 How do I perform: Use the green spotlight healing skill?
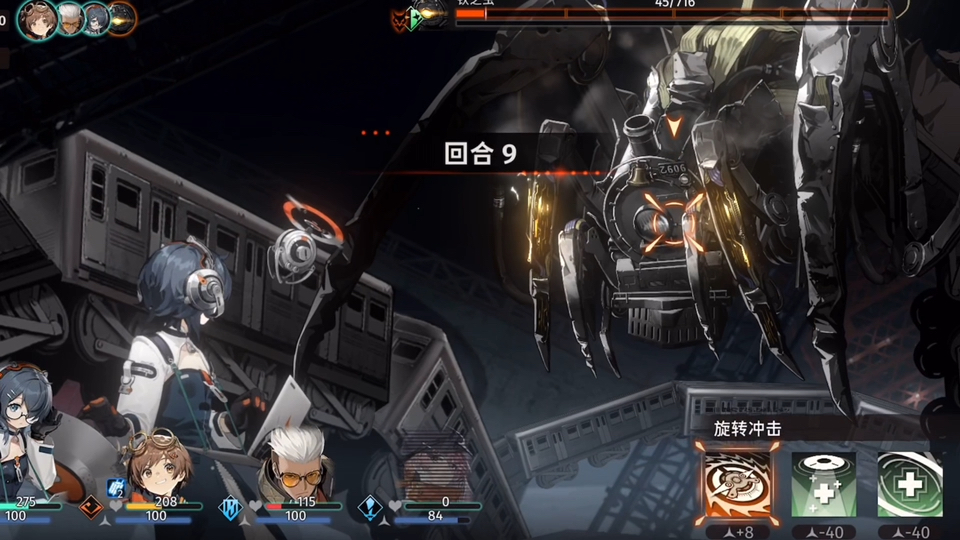[x=824, y=484]
